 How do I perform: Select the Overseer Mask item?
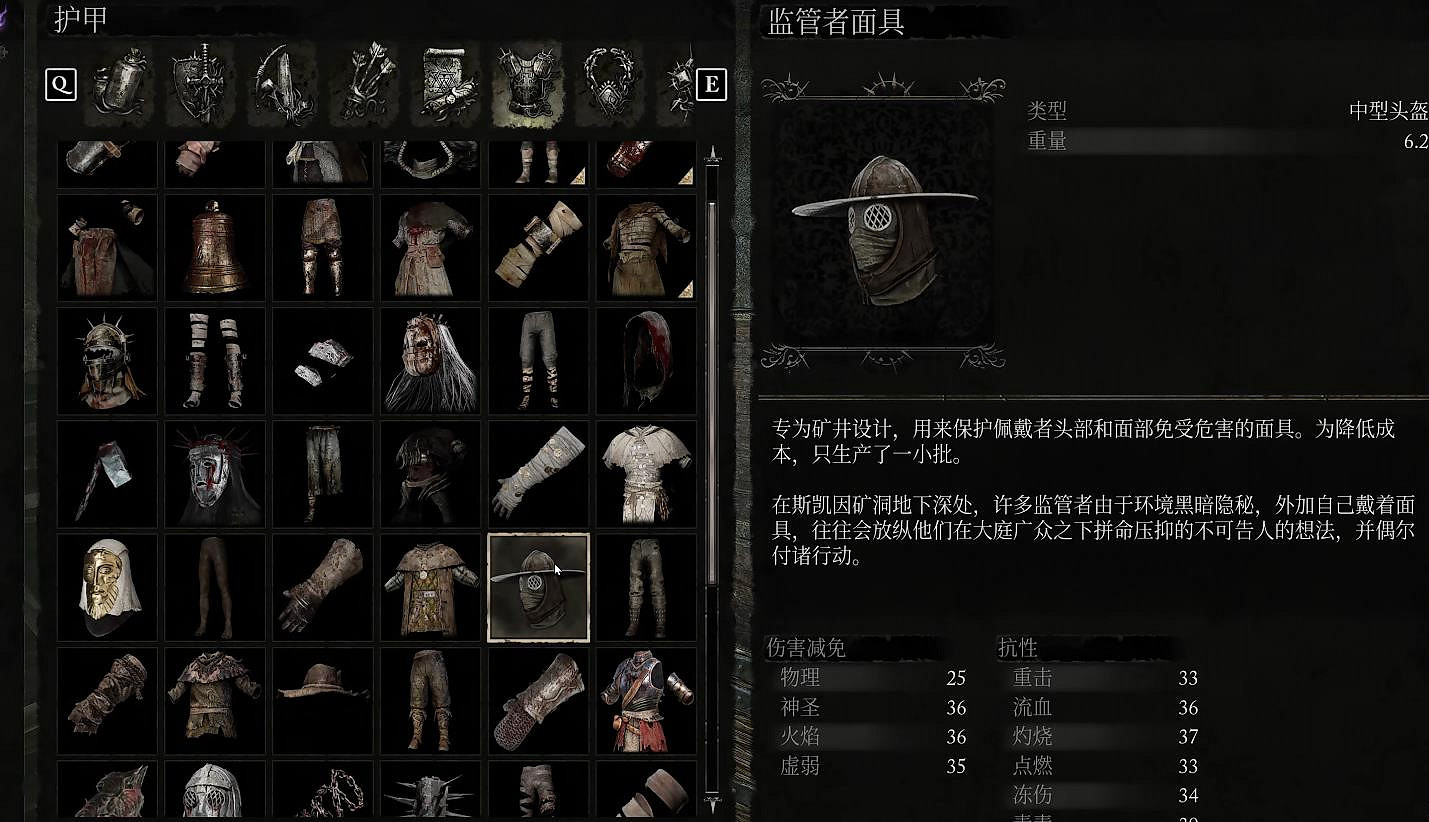point(538,587)
